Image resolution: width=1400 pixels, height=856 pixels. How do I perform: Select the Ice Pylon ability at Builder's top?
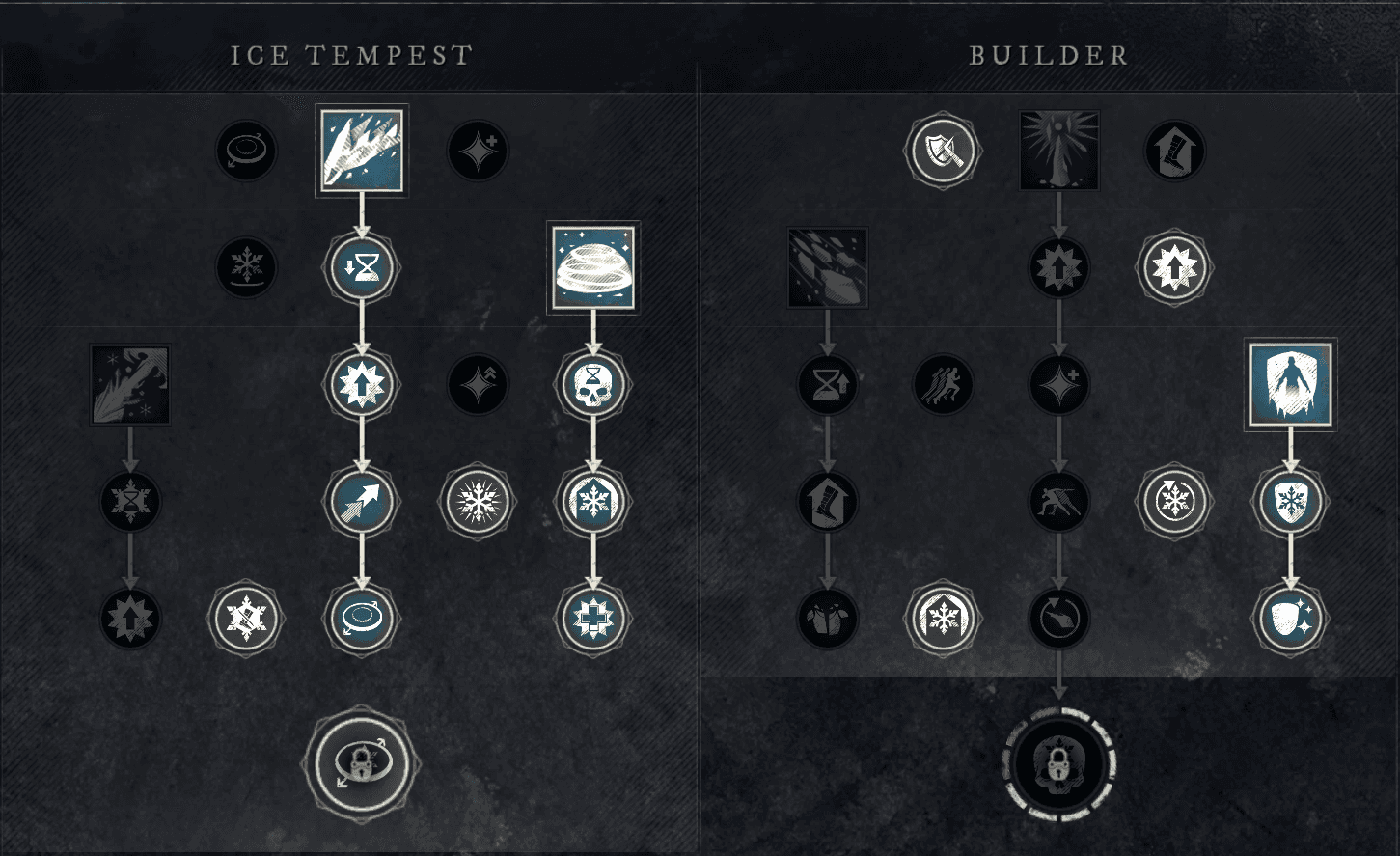click(x=1058, y=150)
